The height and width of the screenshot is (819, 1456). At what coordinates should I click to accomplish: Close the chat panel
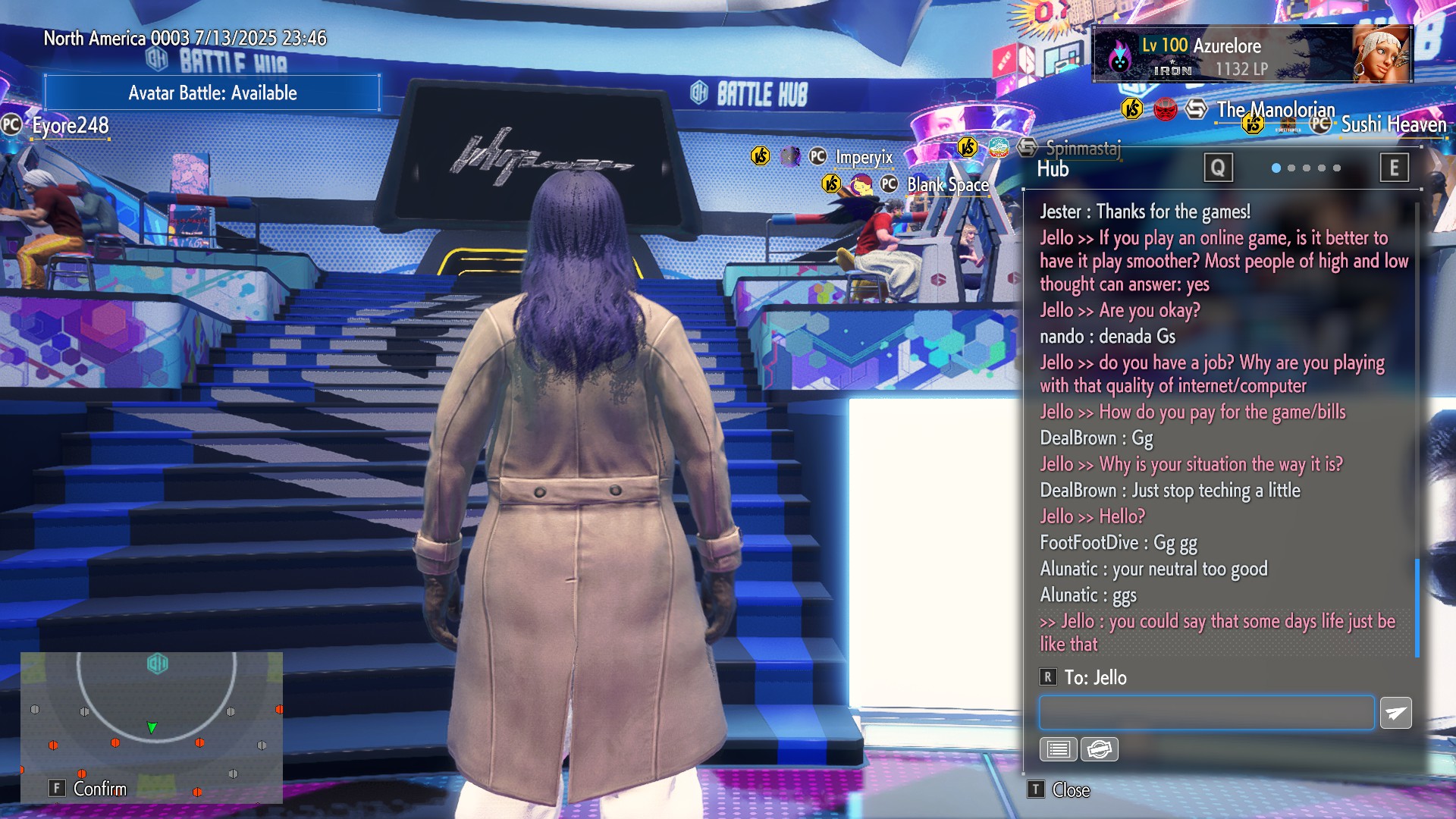pyautogui.click(x=1060, y=789)
